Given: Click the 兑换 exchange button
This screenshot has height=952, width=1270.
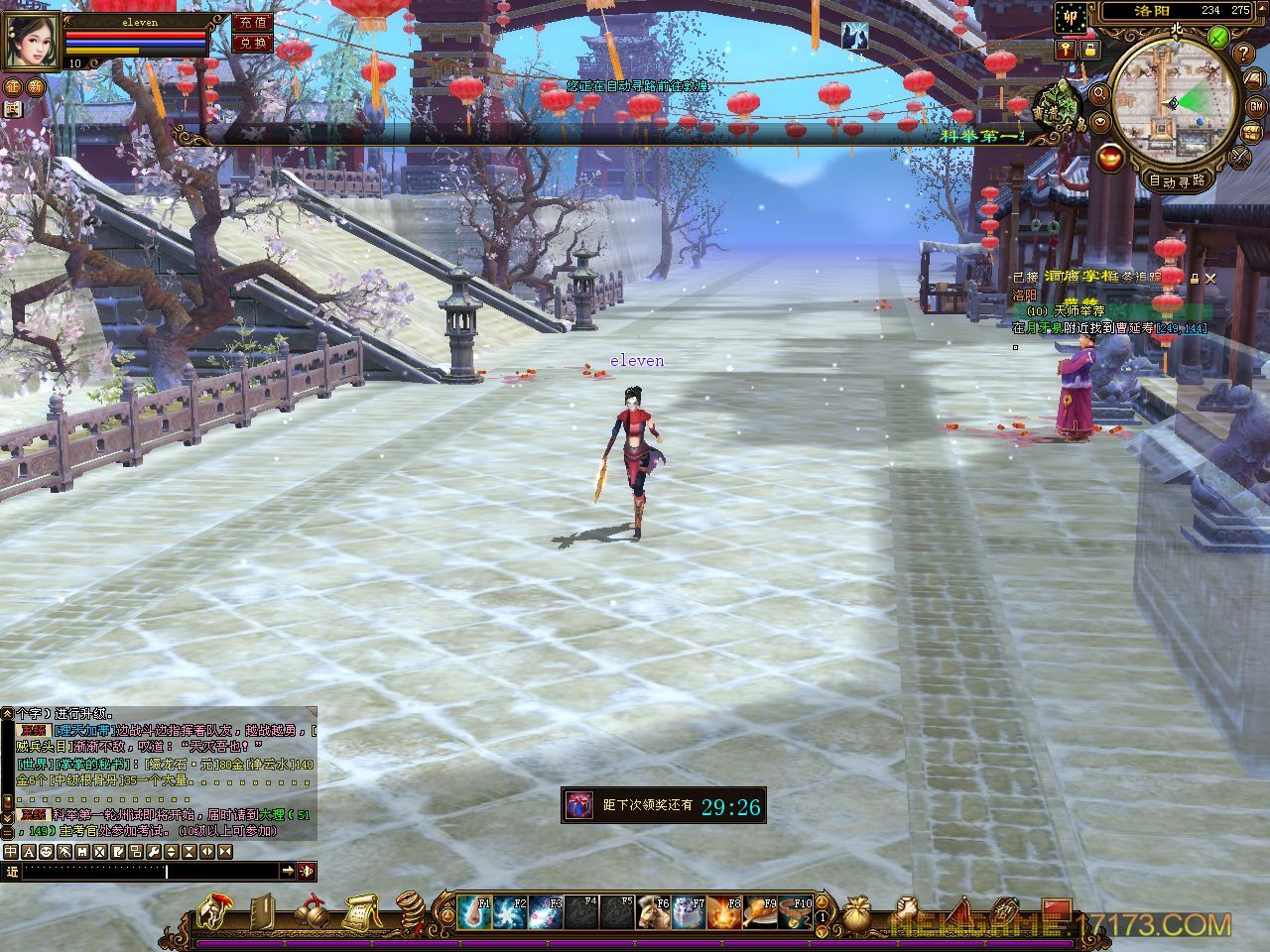Looking at the screenshot, I should pos(252,44).
